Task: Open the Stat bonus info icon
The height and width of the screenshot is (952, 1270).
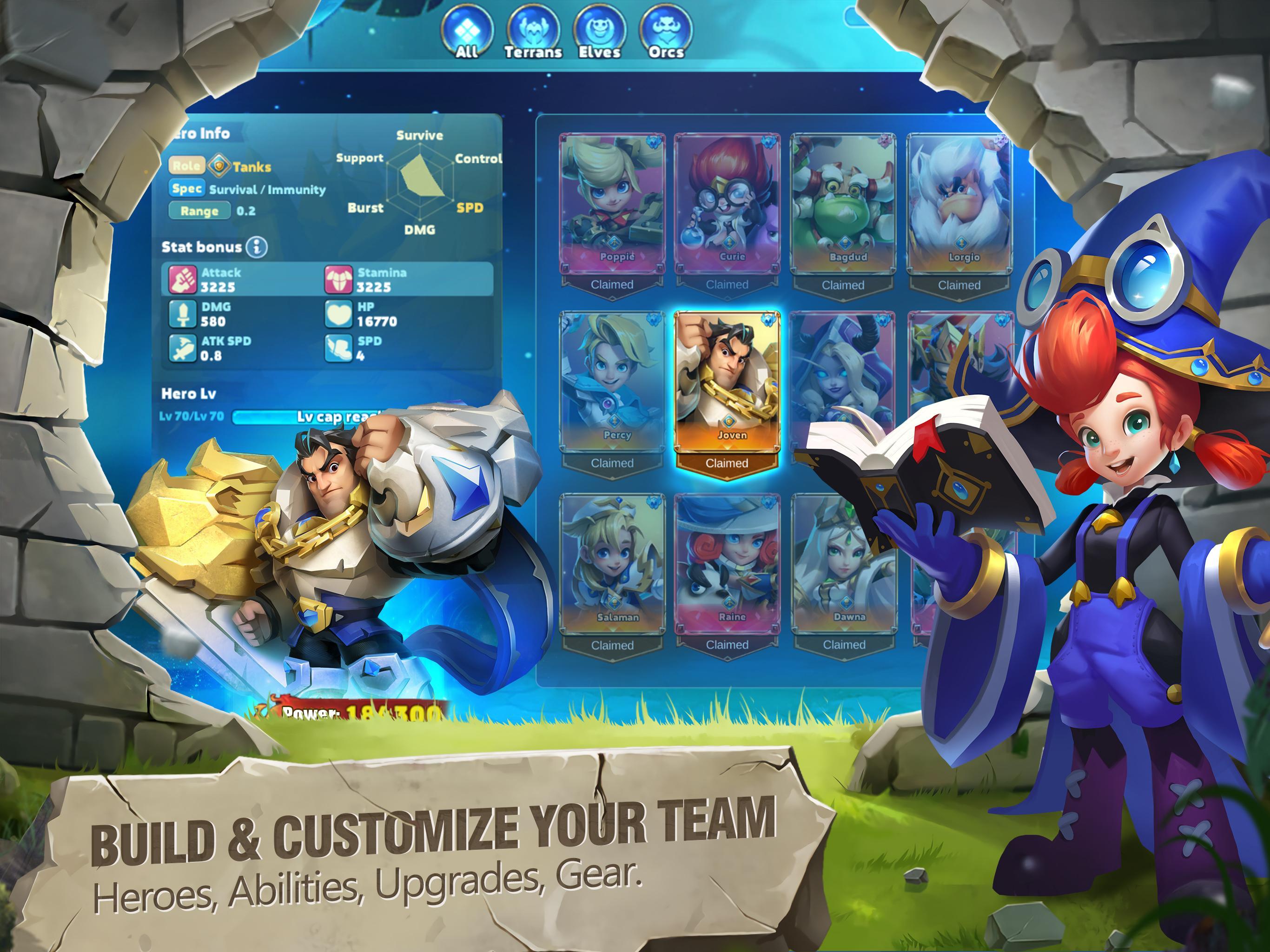Action: 257,247
